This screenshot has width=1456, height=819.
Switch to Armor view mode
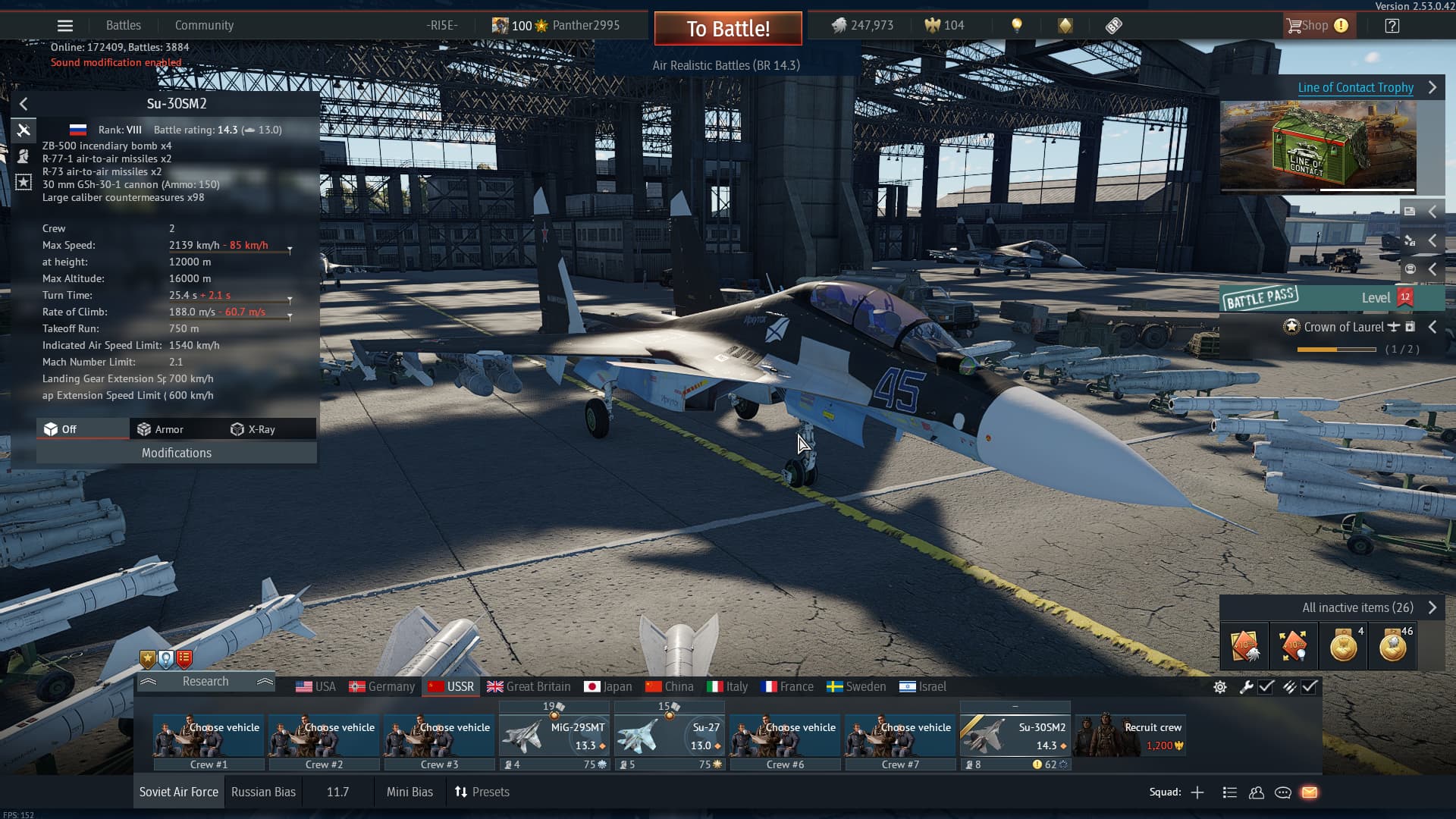coord(161,429)
